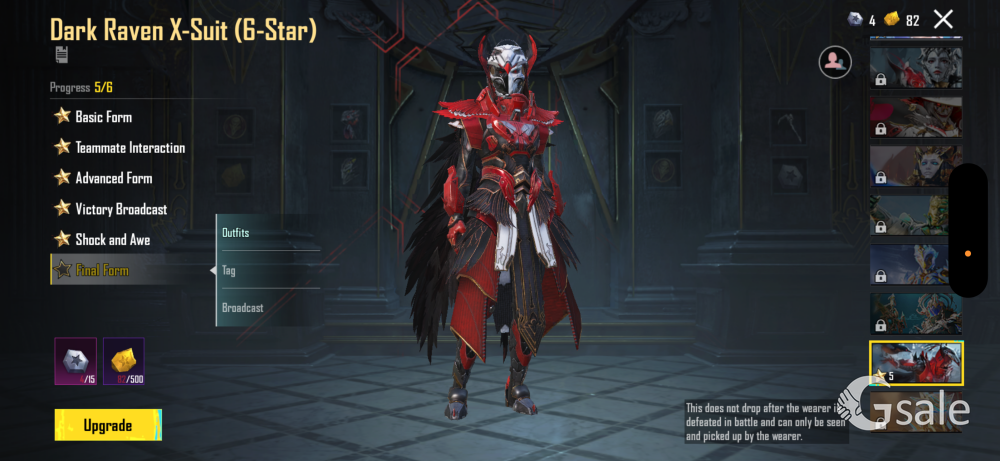Choose the Victory Broadcast stage
Viewport: 1000px width, 461px height.
pyautogui.click(x=120, y=210)
